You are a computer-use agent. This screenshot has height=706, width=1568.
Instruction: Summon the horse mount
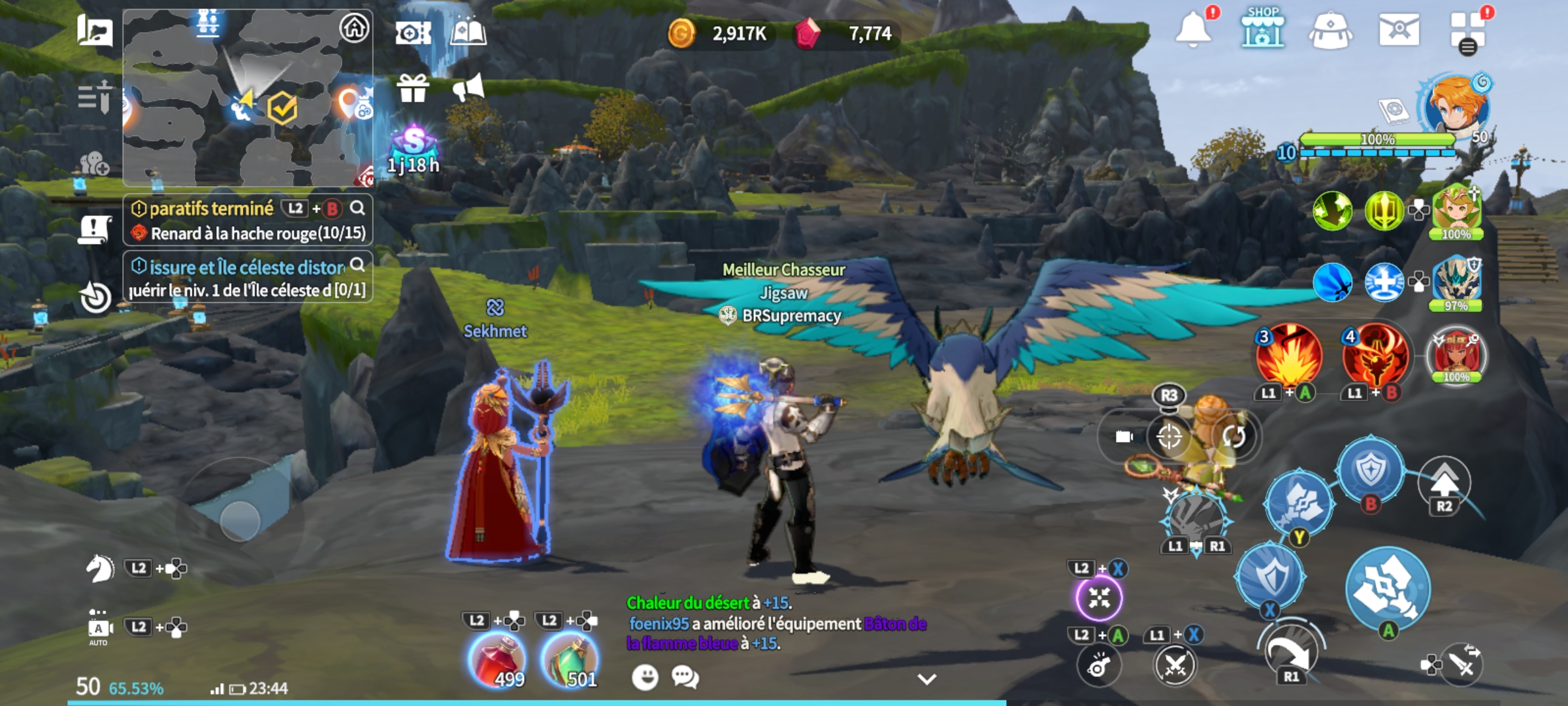coord(100,568)
